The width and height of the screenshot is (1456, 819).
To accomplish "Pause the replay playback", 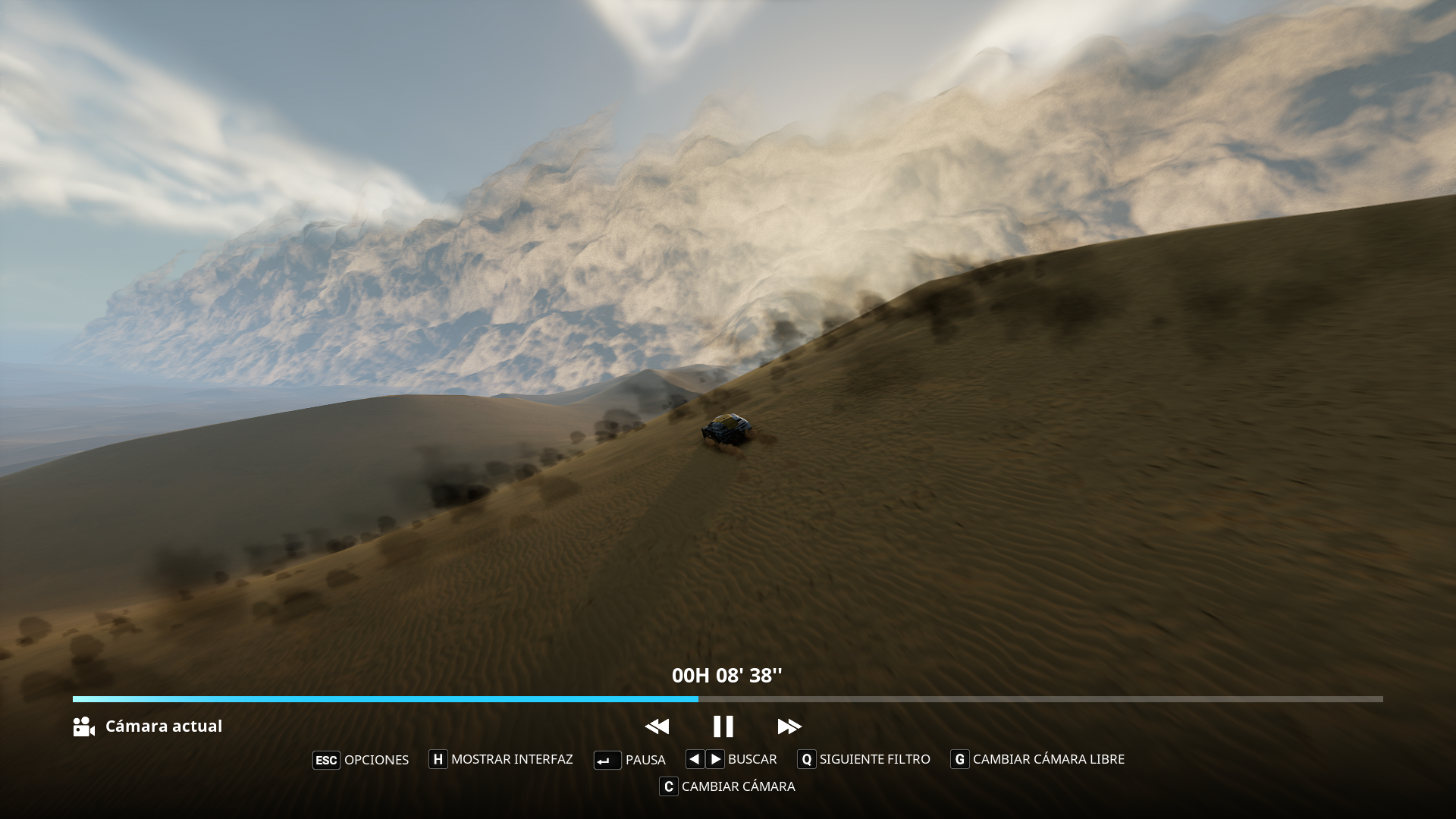I will [x=723, y=726].
